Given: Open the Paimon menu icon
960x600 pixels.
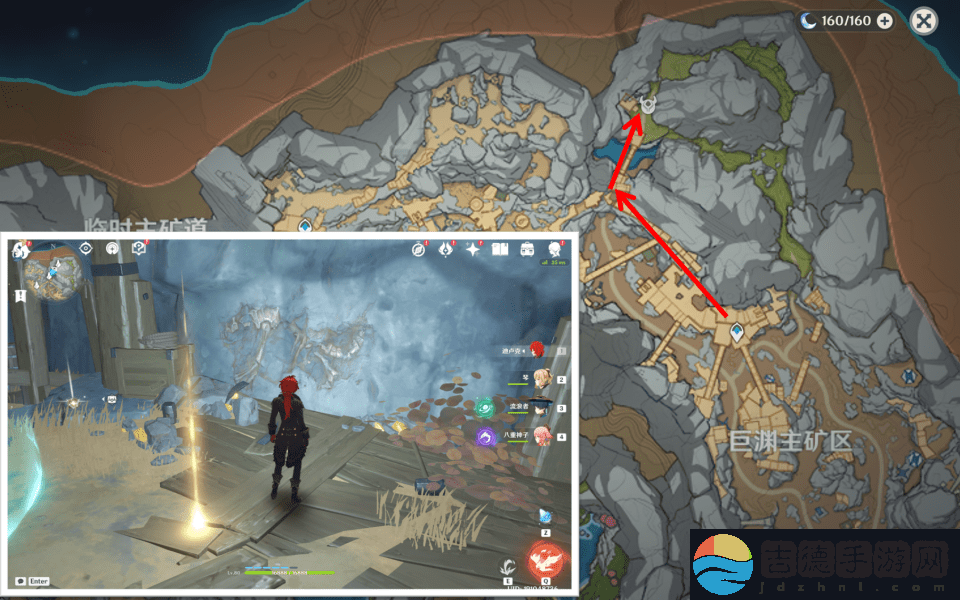Looking at the screenshot, I should (20, 250).
